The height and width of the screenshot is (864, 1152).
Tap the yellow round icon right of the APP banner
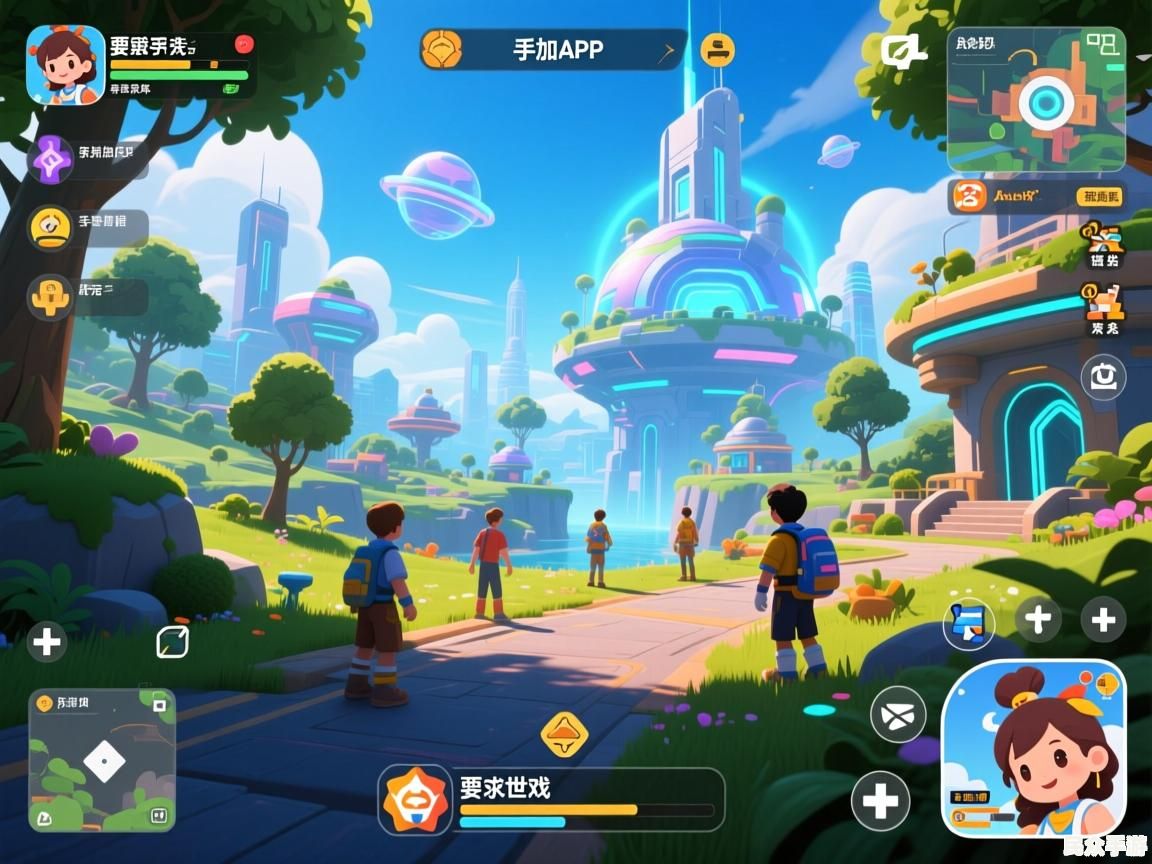718,48
